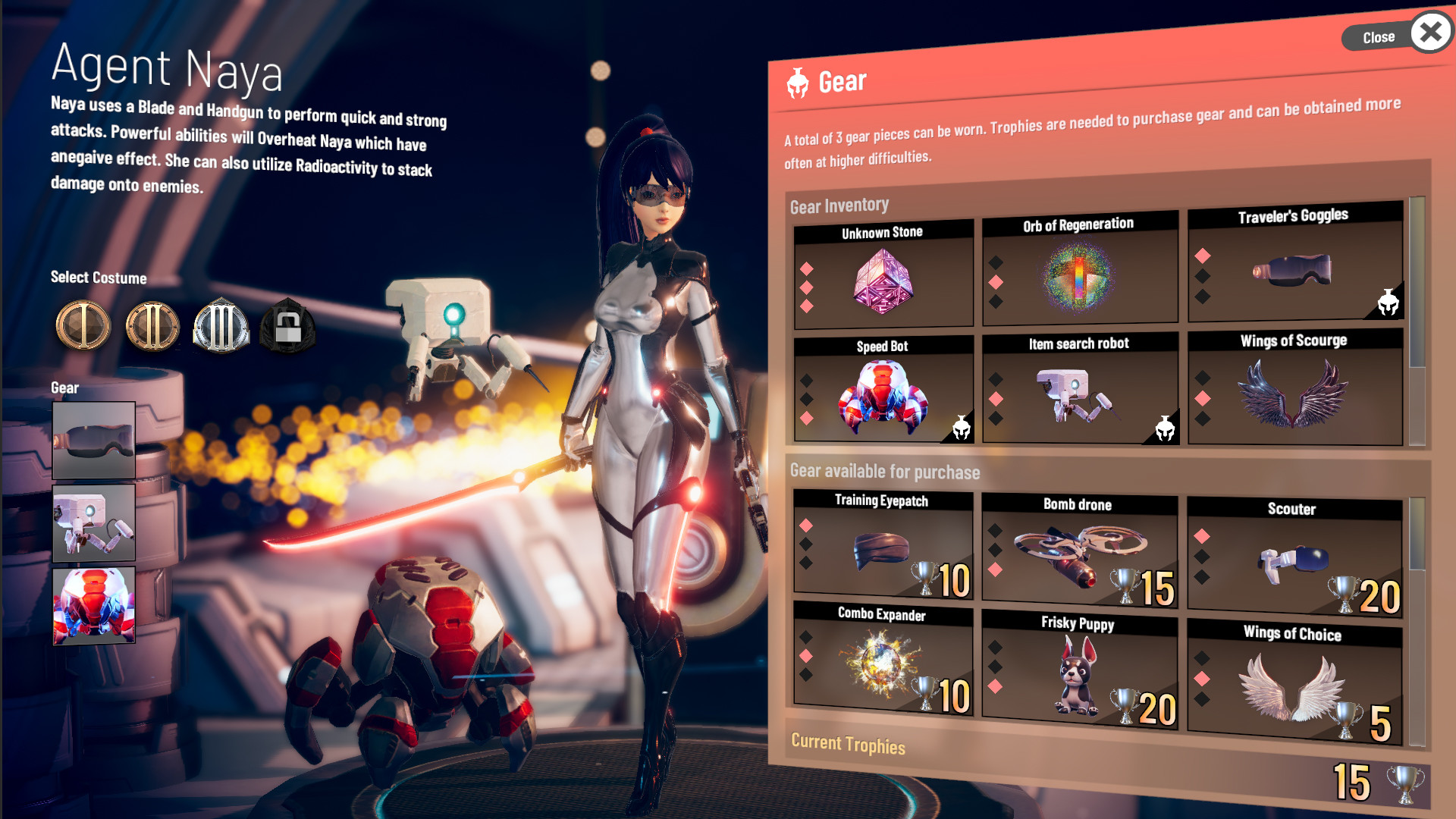This screenshot has width=1456, height=819.
Task: Select costume II medallion
Action: coord(150,327)
